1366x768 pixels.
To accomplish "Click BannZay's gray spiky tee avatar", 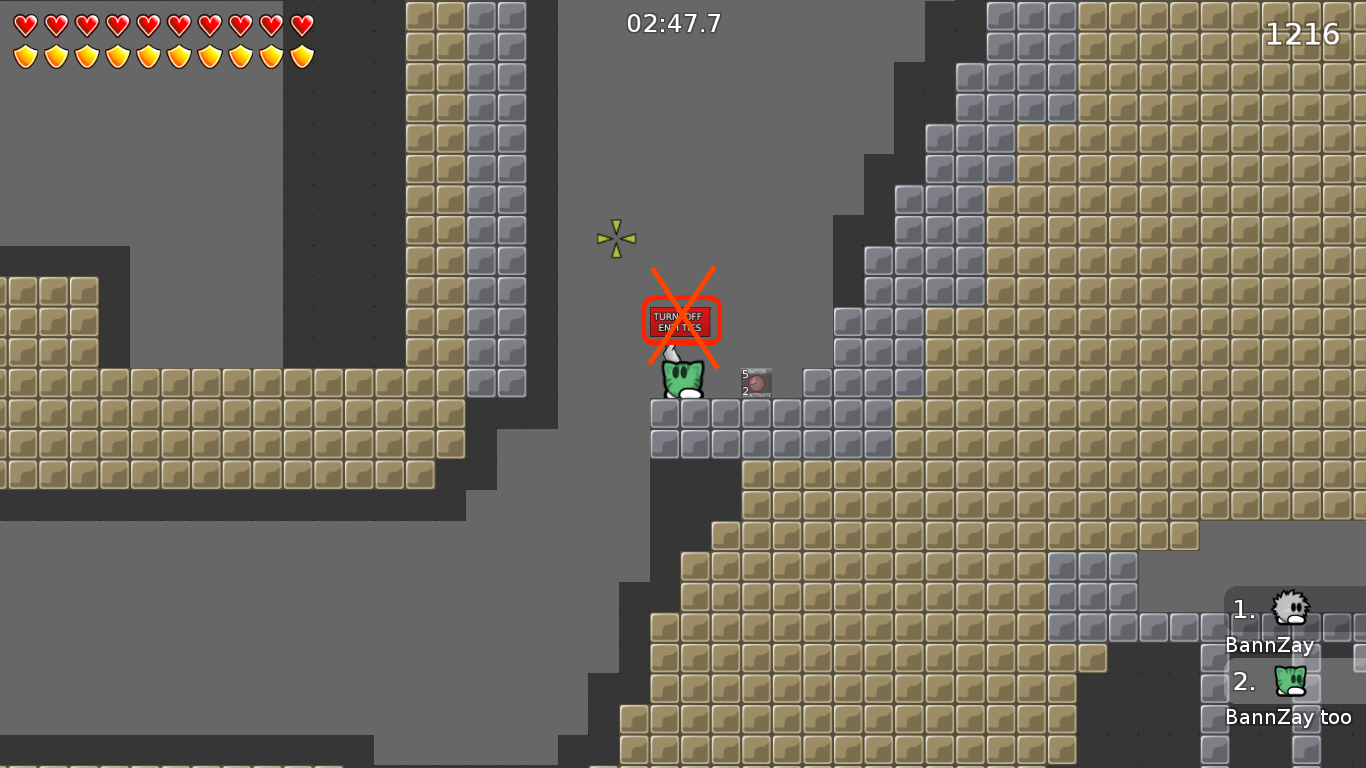I will click(1290, 606).
